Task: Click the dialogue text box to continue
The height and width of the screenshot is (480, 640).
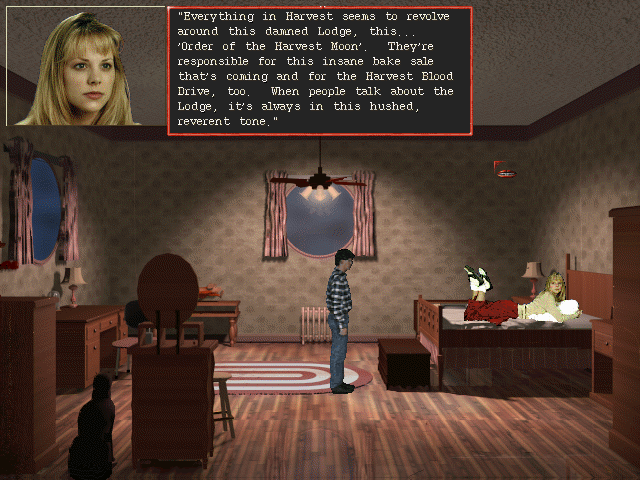Action: (x=319, y=70)
